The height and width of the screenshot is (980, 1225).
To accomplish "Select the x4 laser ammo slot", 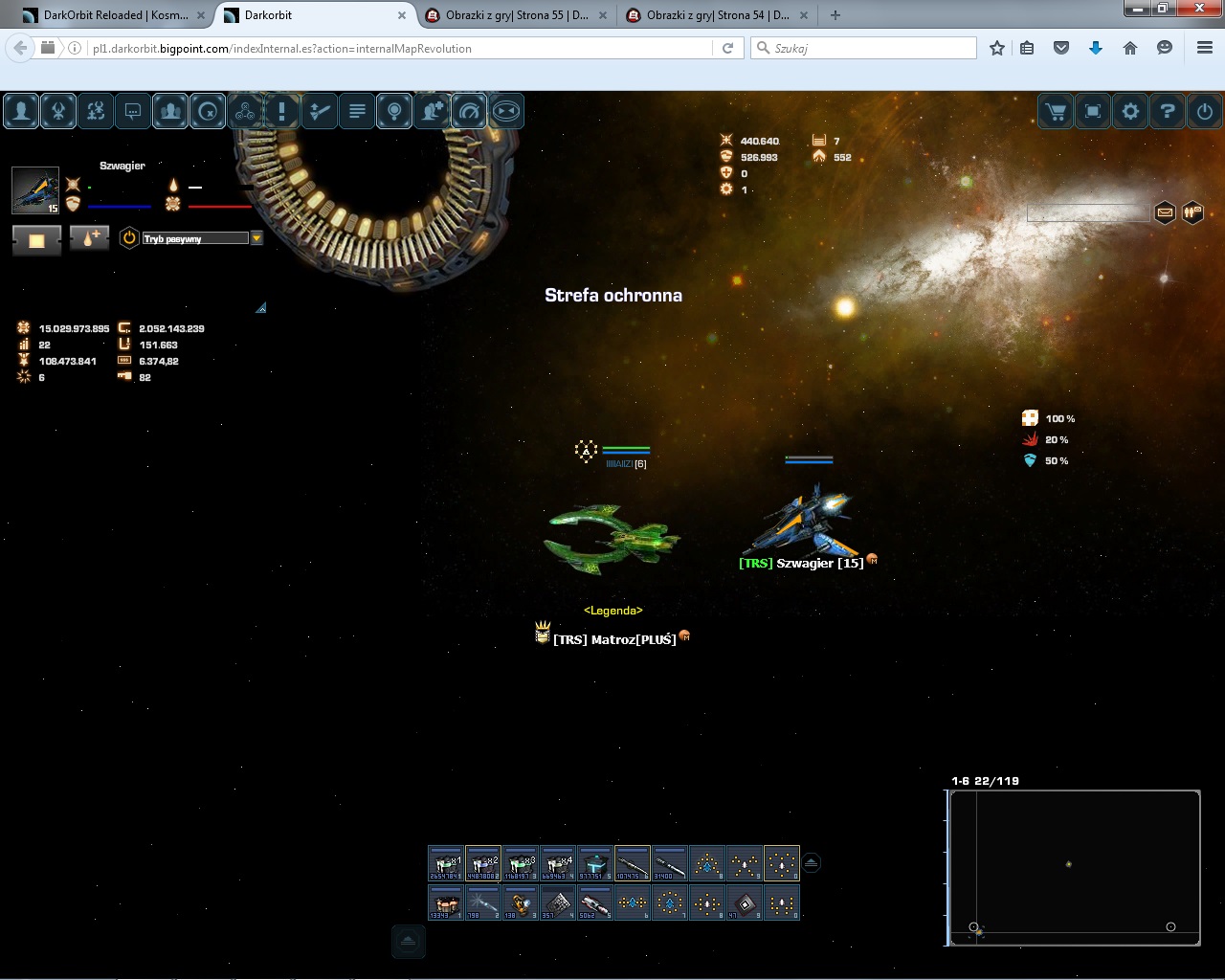I will coord(558,863).
